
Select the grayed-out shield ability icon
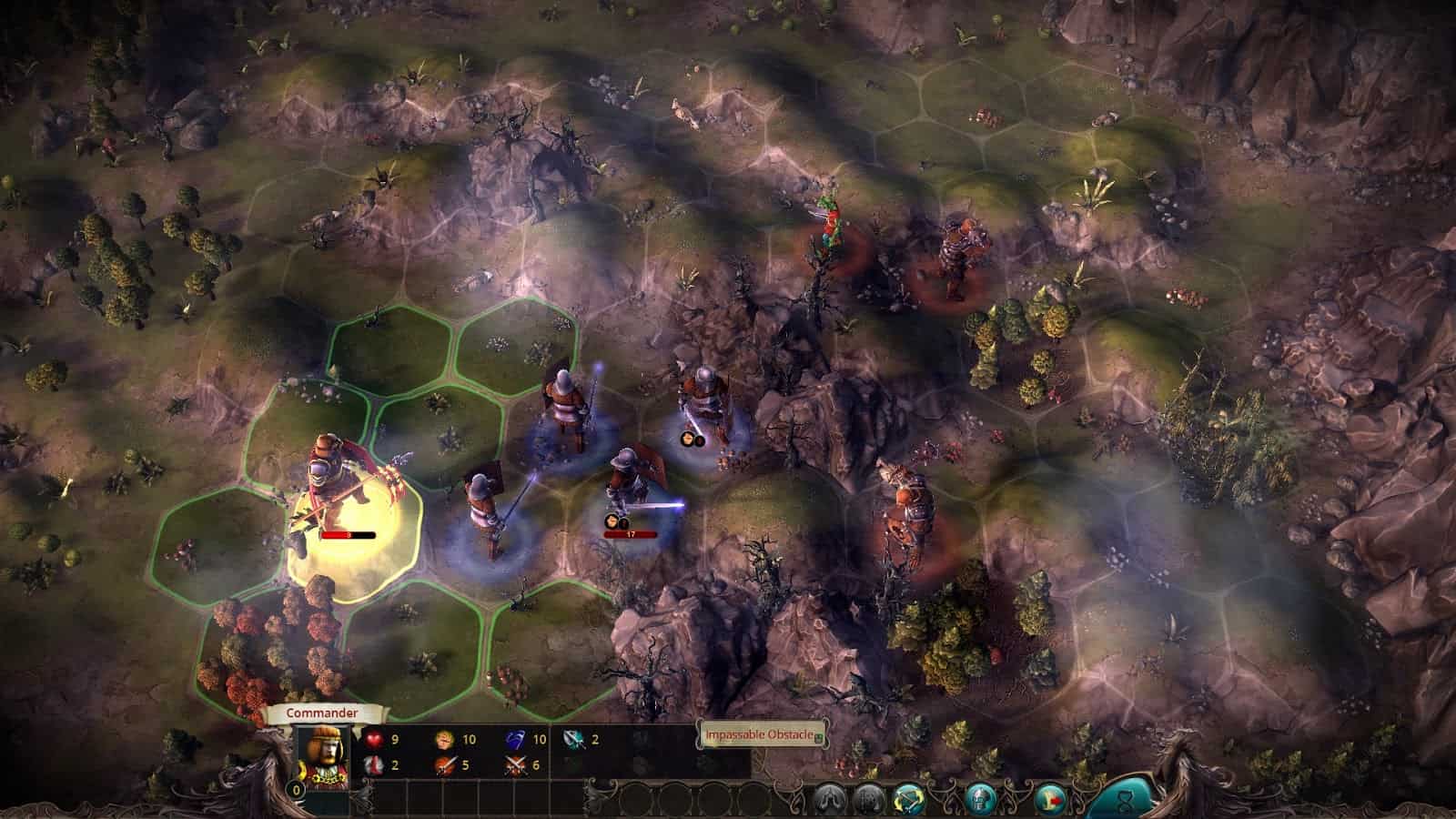pos(869,798)
